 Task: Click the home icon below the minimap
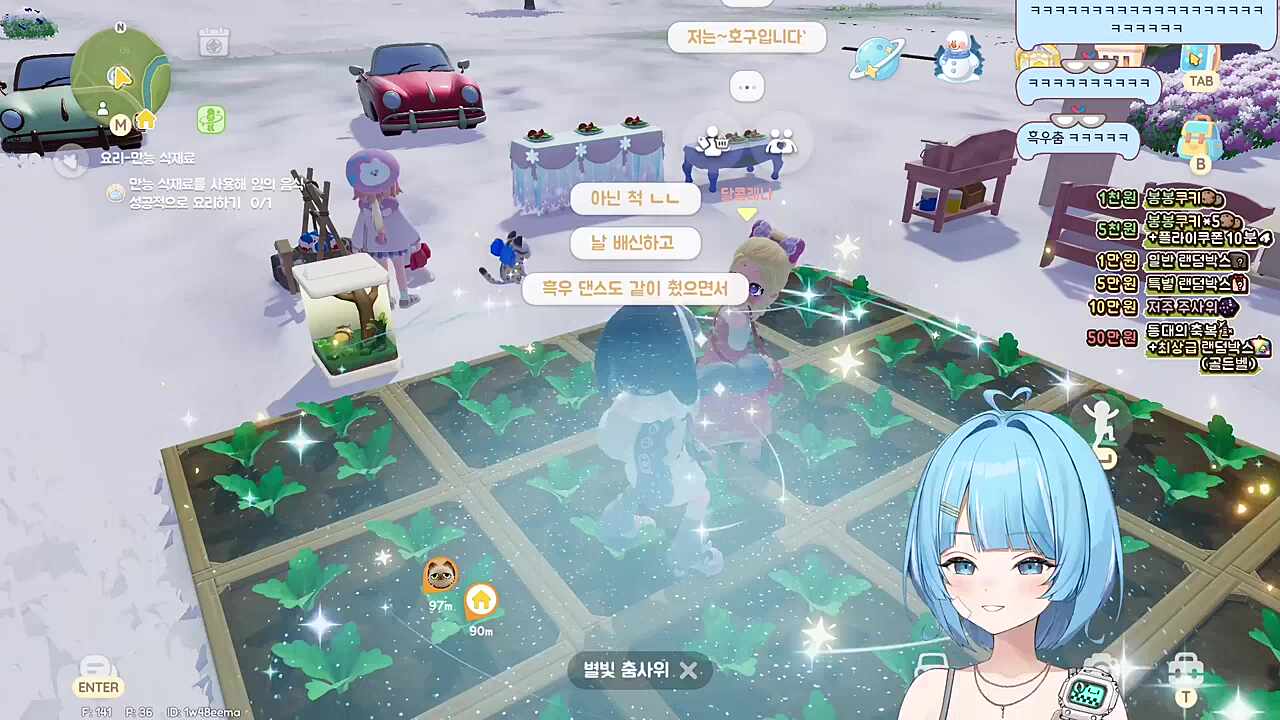click(x=146, y=120)
